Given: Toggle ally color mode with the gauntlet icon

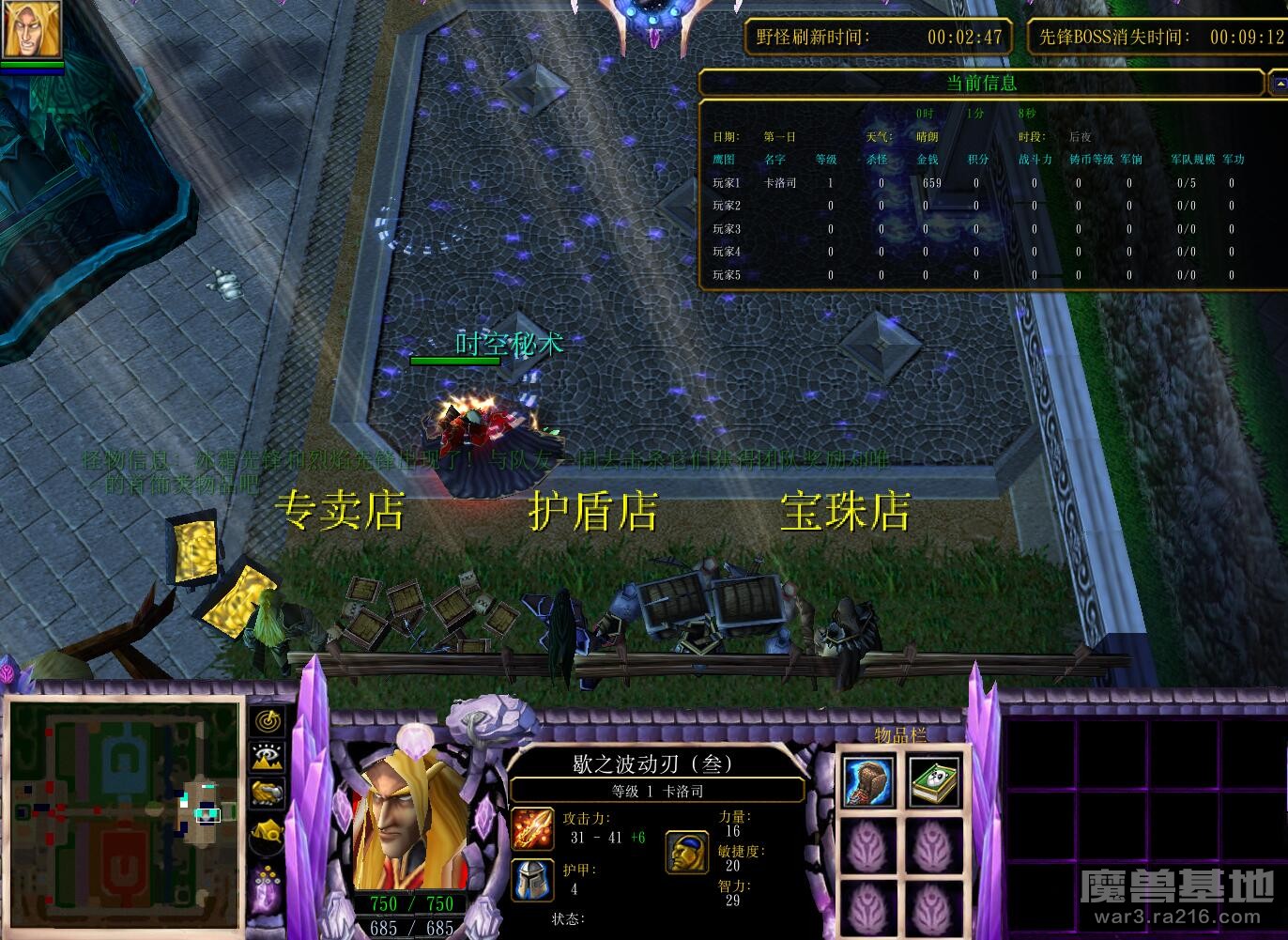Looking at the screenshot, I should pos(268,794).
